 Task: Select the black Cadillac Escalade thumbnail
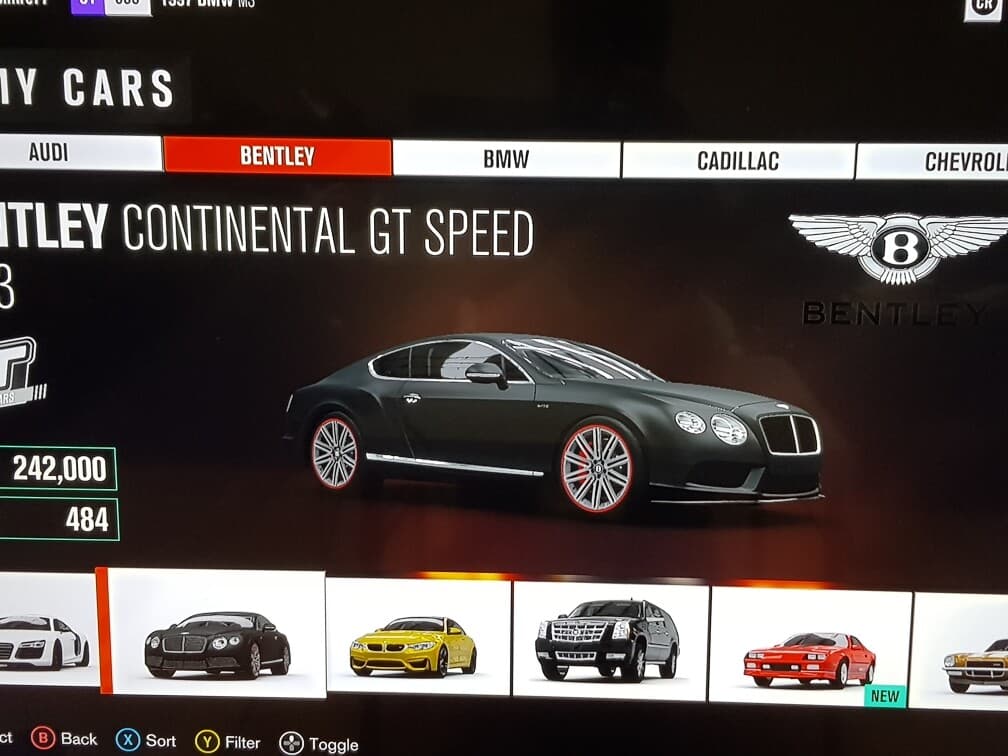point(610,642)
